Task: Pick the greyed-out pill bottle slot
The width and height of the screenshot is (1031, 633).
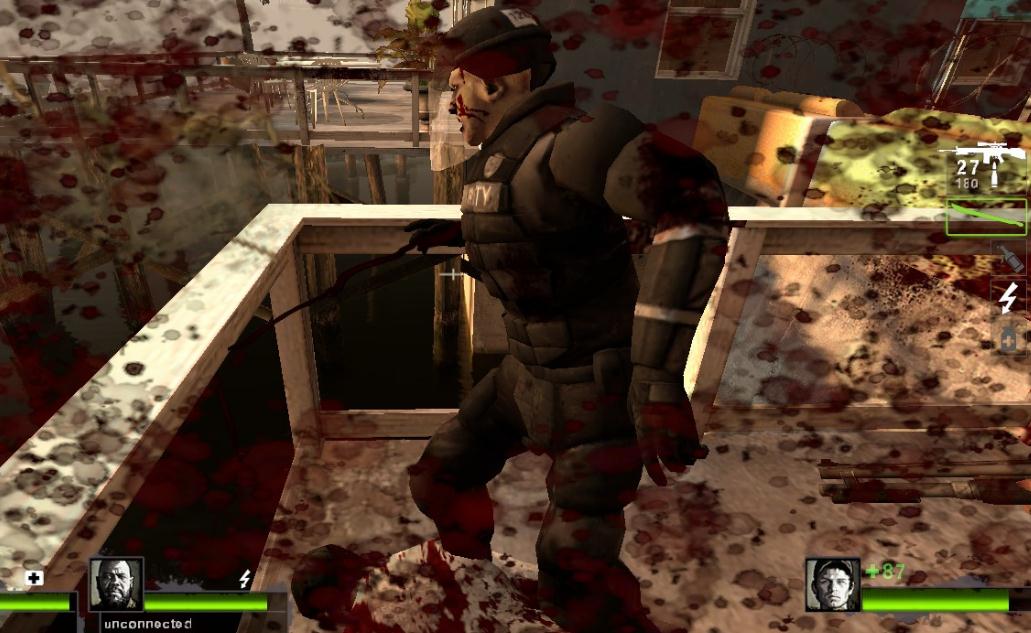Action: point(1009,337)
